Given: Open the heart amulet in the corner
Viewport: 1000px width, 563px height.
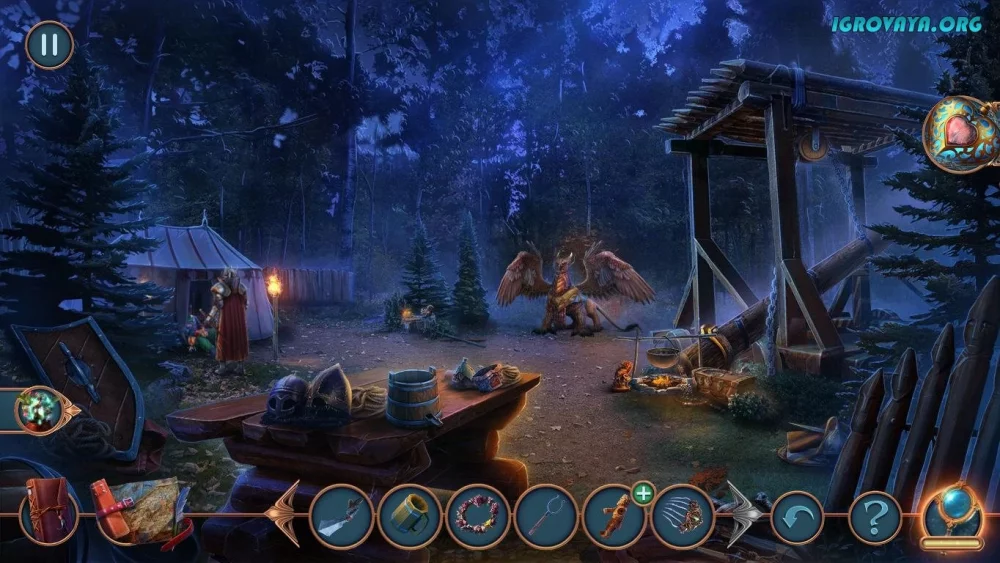Looking at the screenshot, I should [x=959, y=135].
